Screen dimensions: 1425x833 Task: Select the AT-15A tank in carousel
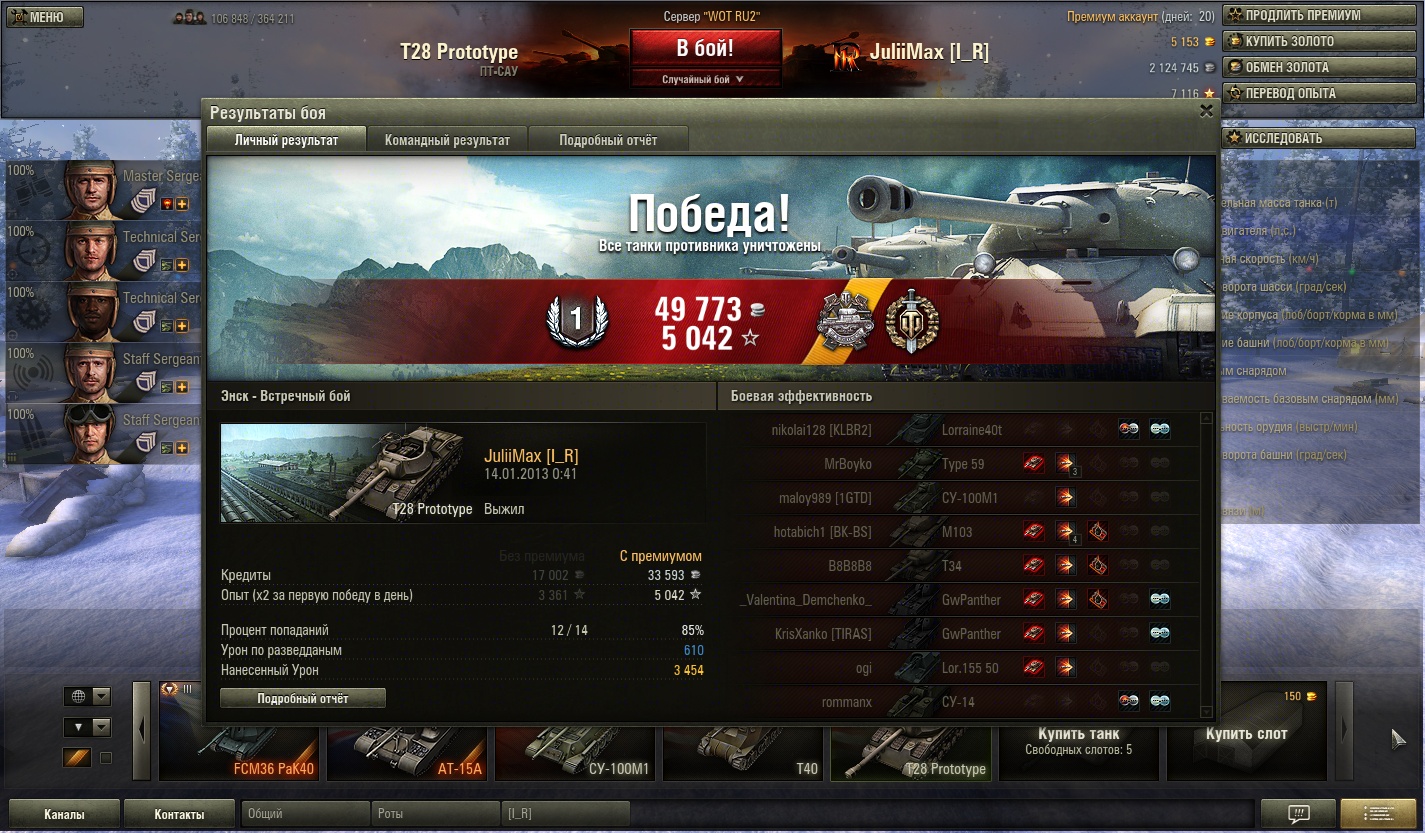tap(408, 748)
